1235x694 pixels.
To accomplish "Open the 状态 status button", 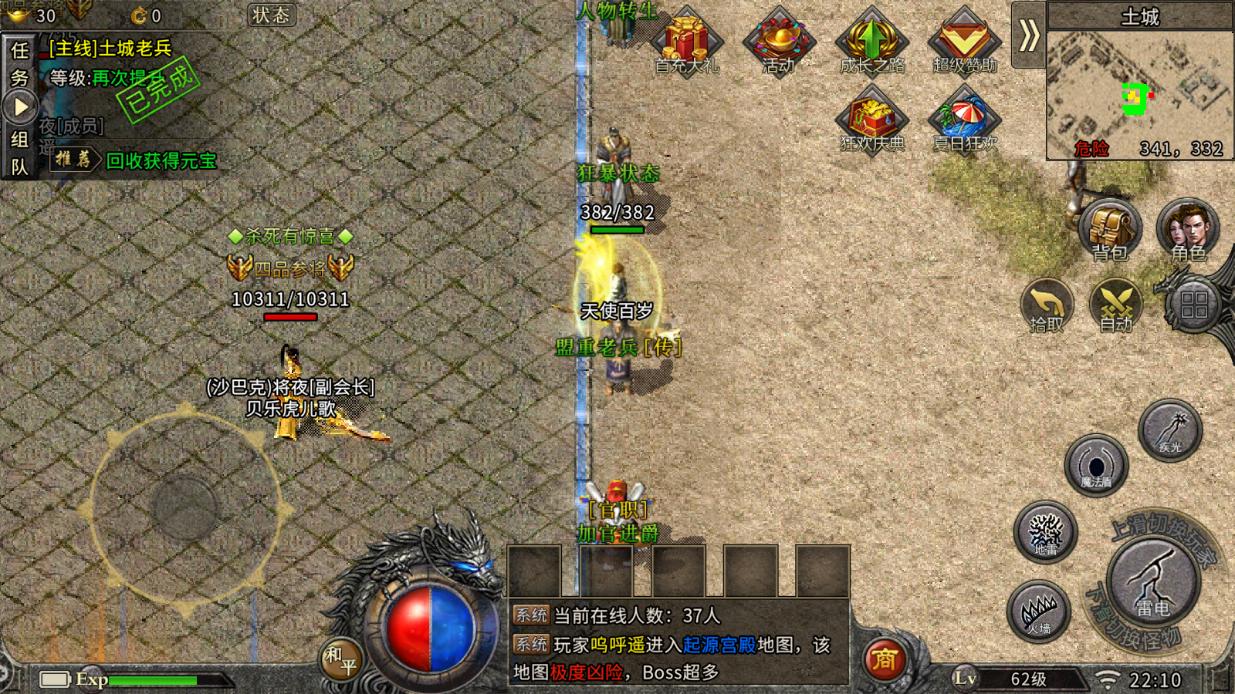I will (x=270, y=15).
